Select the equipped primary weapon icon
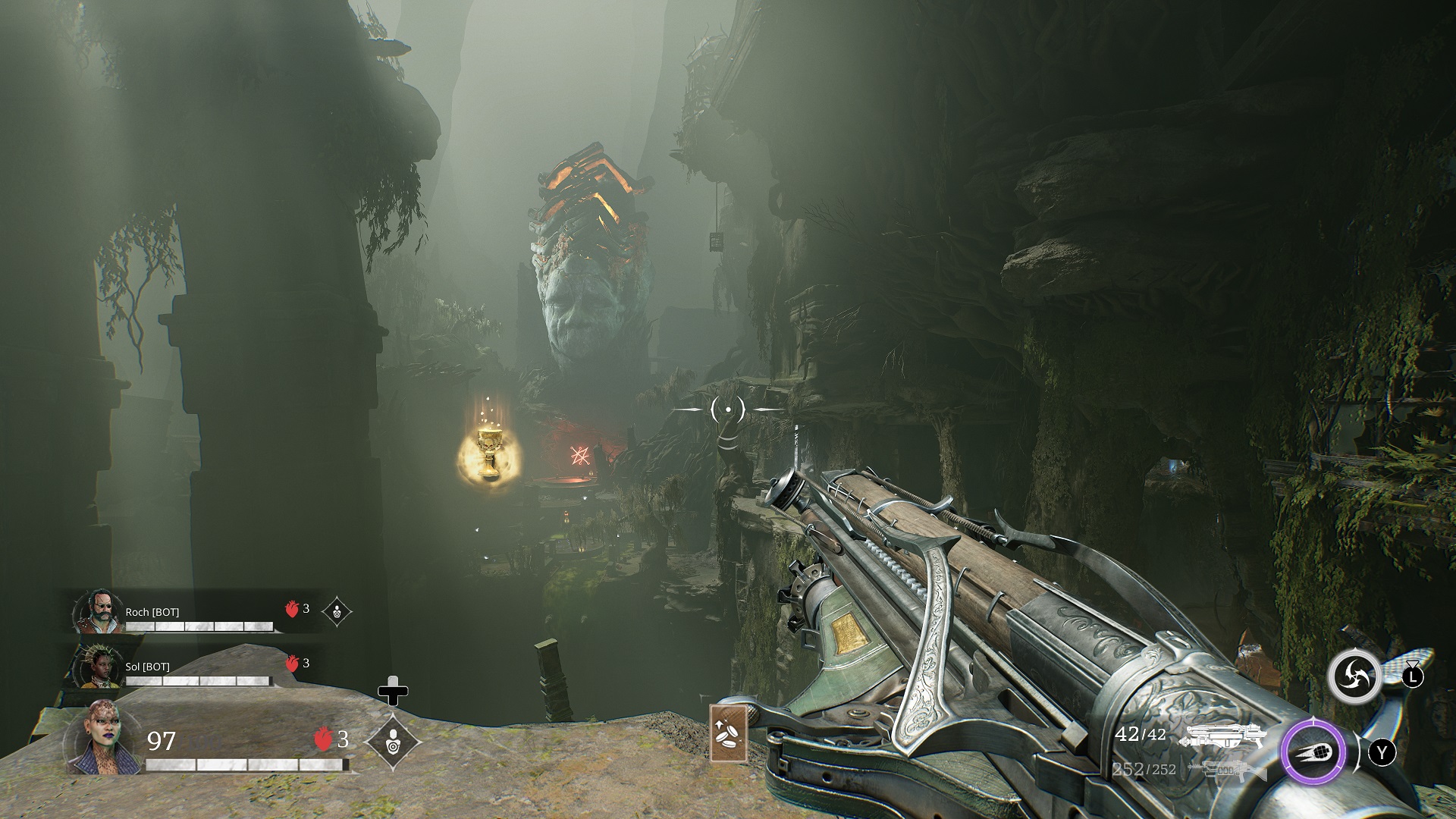1456x819 pixels. tap(1225, 736)
